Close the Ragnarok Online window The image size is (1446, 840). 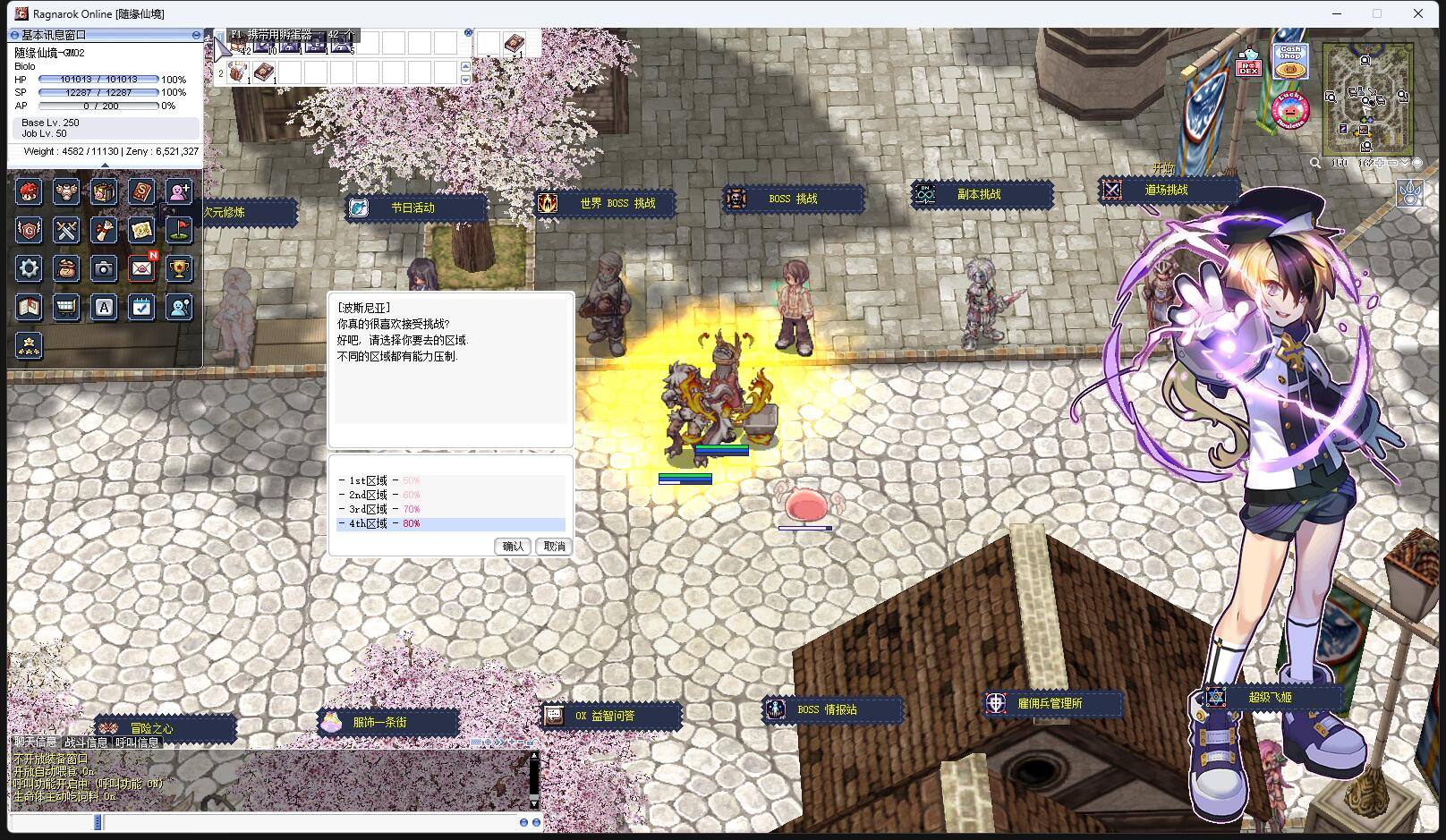(1418, 13)
